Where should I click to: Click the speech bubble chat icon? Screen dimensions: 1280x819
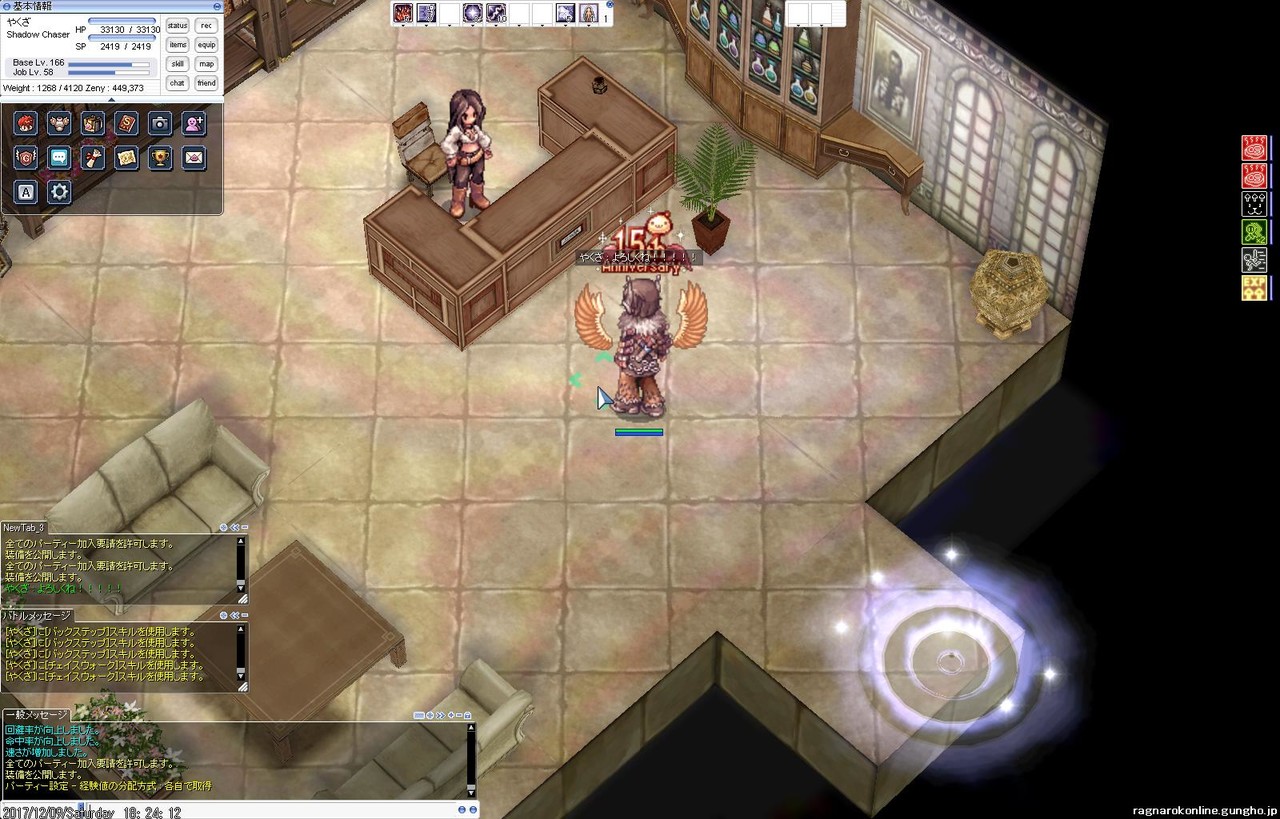click(59, 157)
